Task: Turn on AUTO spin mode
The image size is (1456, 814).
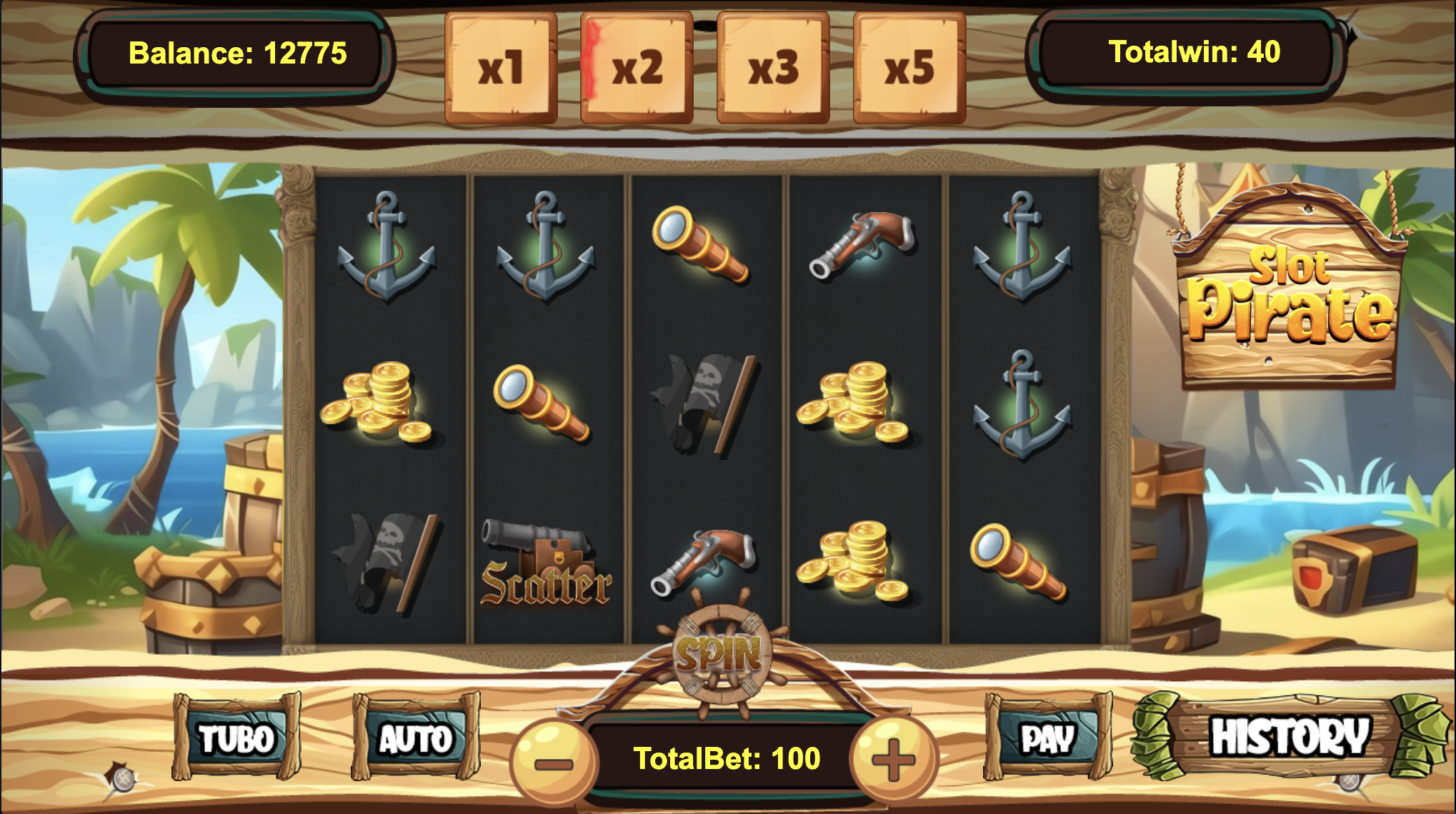Action: (x=415, y=738)
